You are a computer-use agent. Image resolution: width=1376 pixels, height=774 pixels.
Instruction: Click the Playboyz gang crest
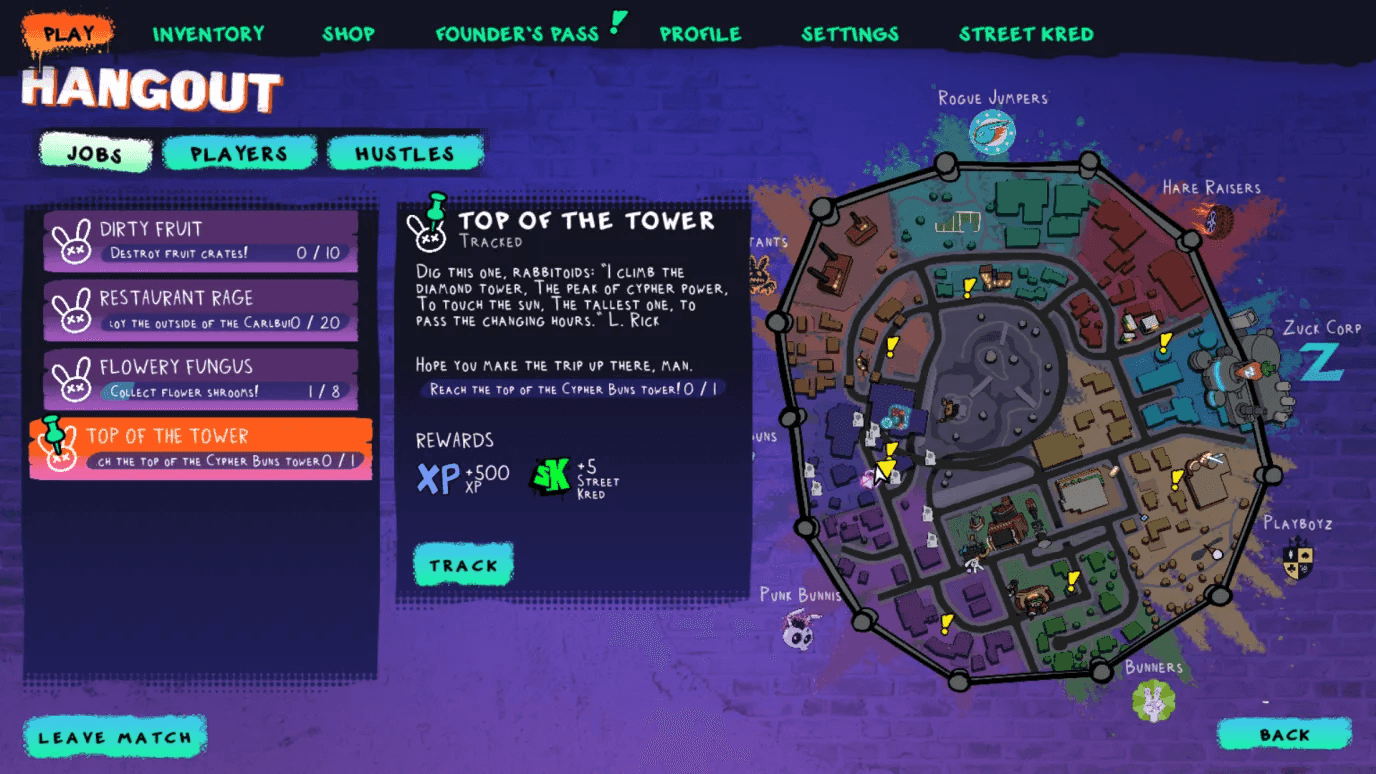(1298, 558)
